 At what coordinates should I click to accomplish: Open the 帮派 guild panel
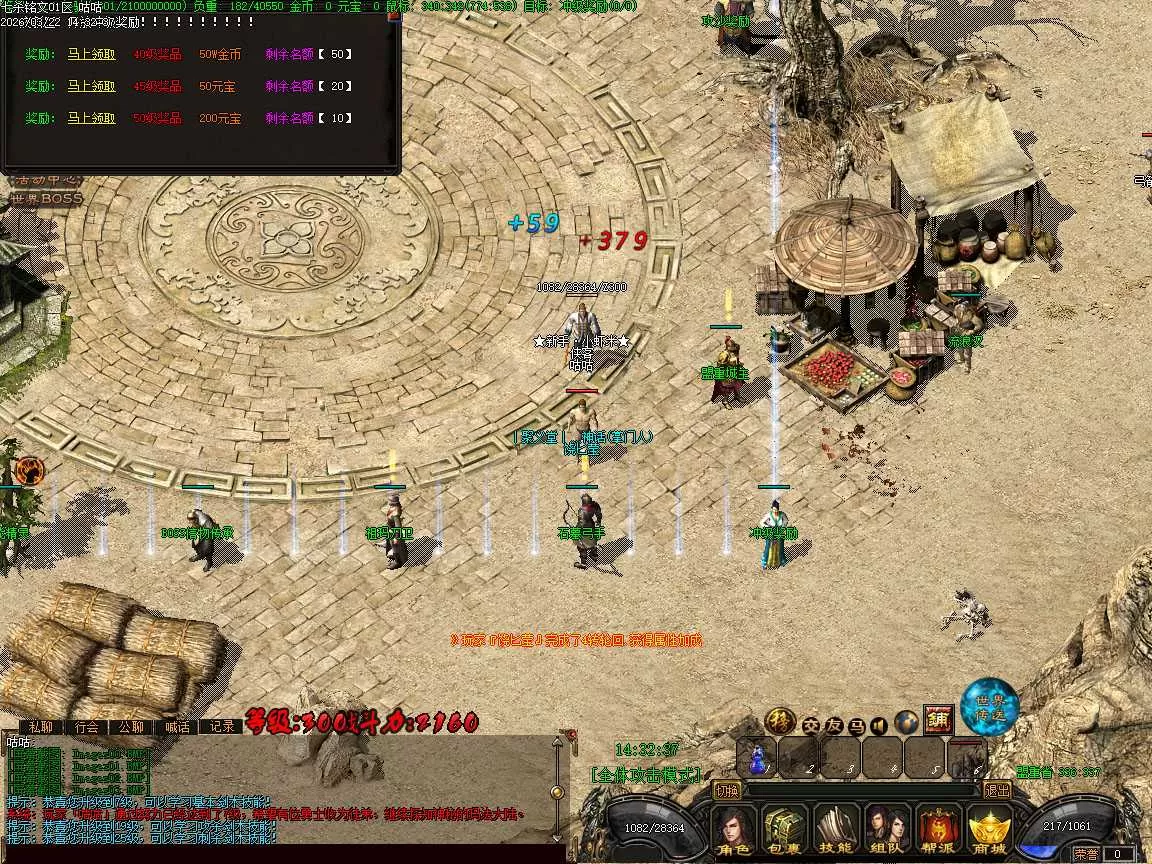(x=937, y=830)
